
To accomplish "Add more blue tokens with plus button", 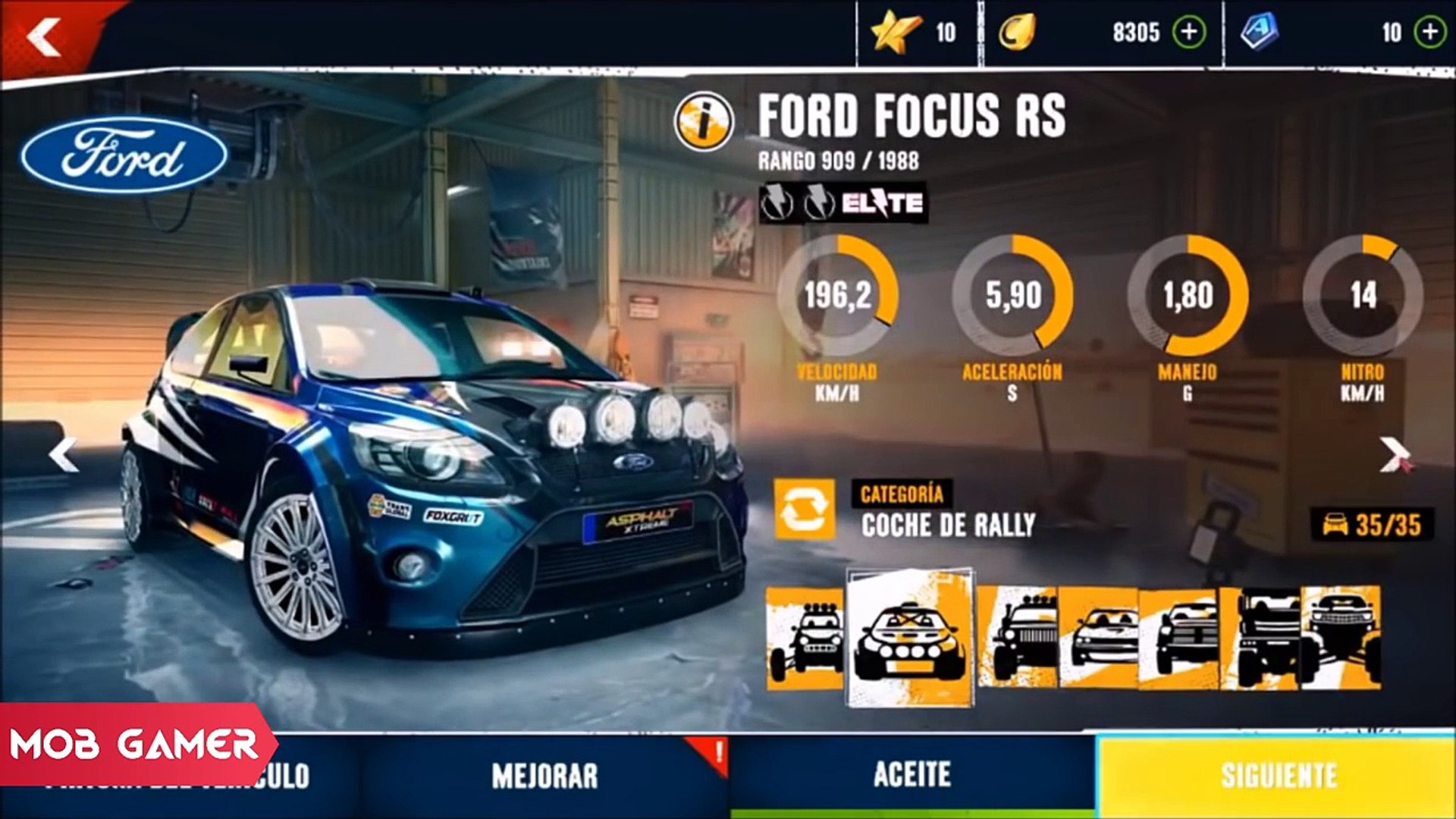I will click(1430, 33).
